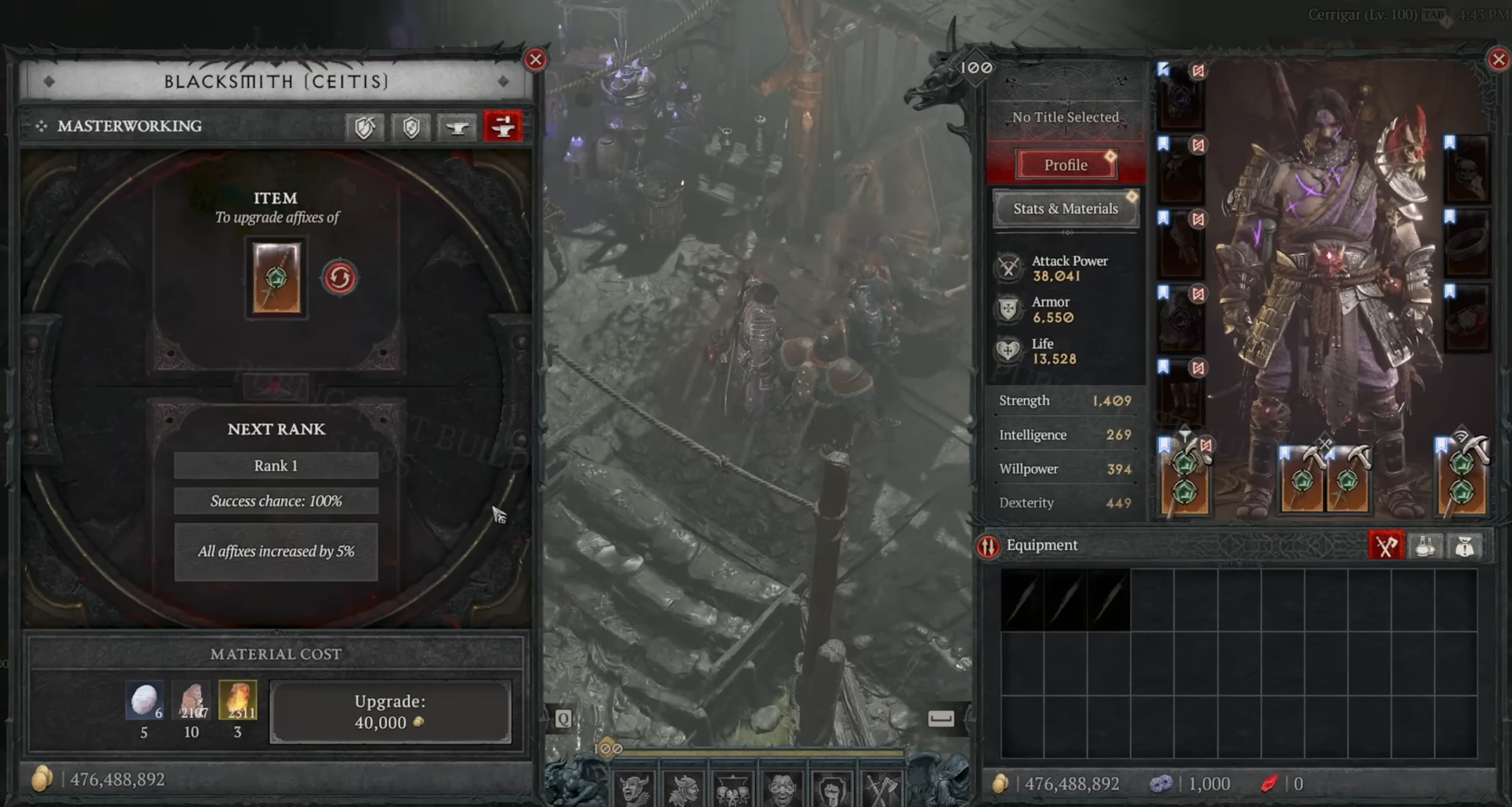The width and height of the screenshot is (1512, 807).
Task: Click the Equipment swap arrows icon
Action: [988, 546]
